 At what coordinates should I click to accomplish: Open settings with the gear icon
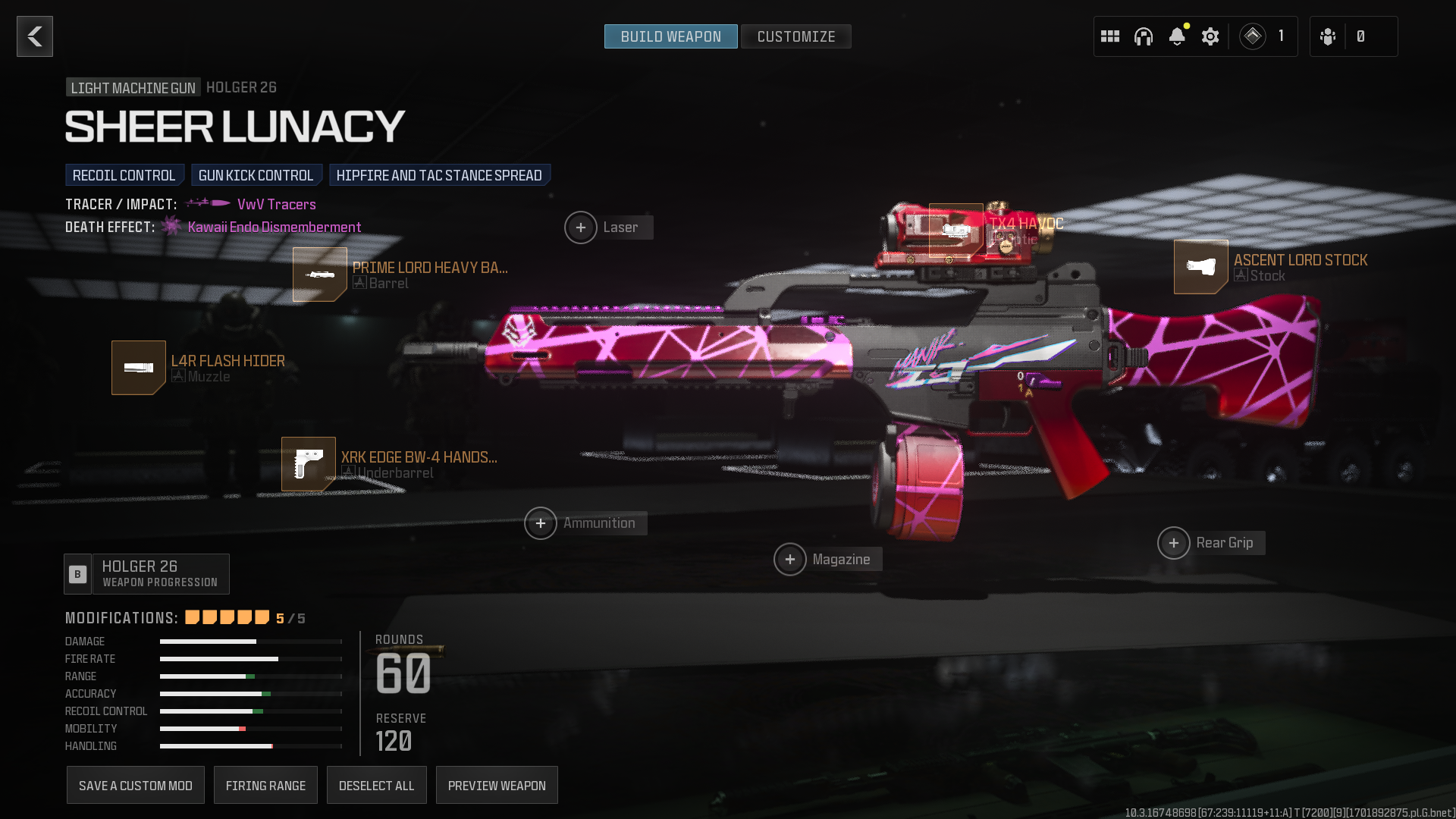point(1210,36)
